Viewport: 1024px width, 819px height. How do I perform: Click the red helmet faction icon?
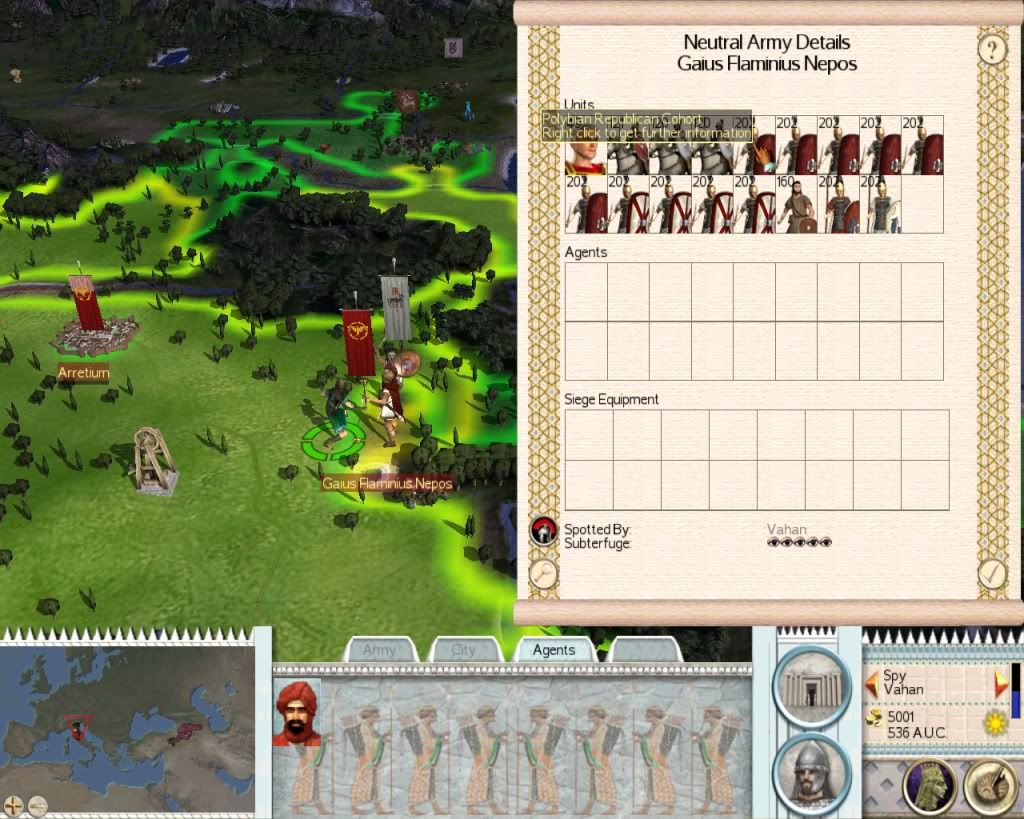pyautogui.click(x=543, y=530)
